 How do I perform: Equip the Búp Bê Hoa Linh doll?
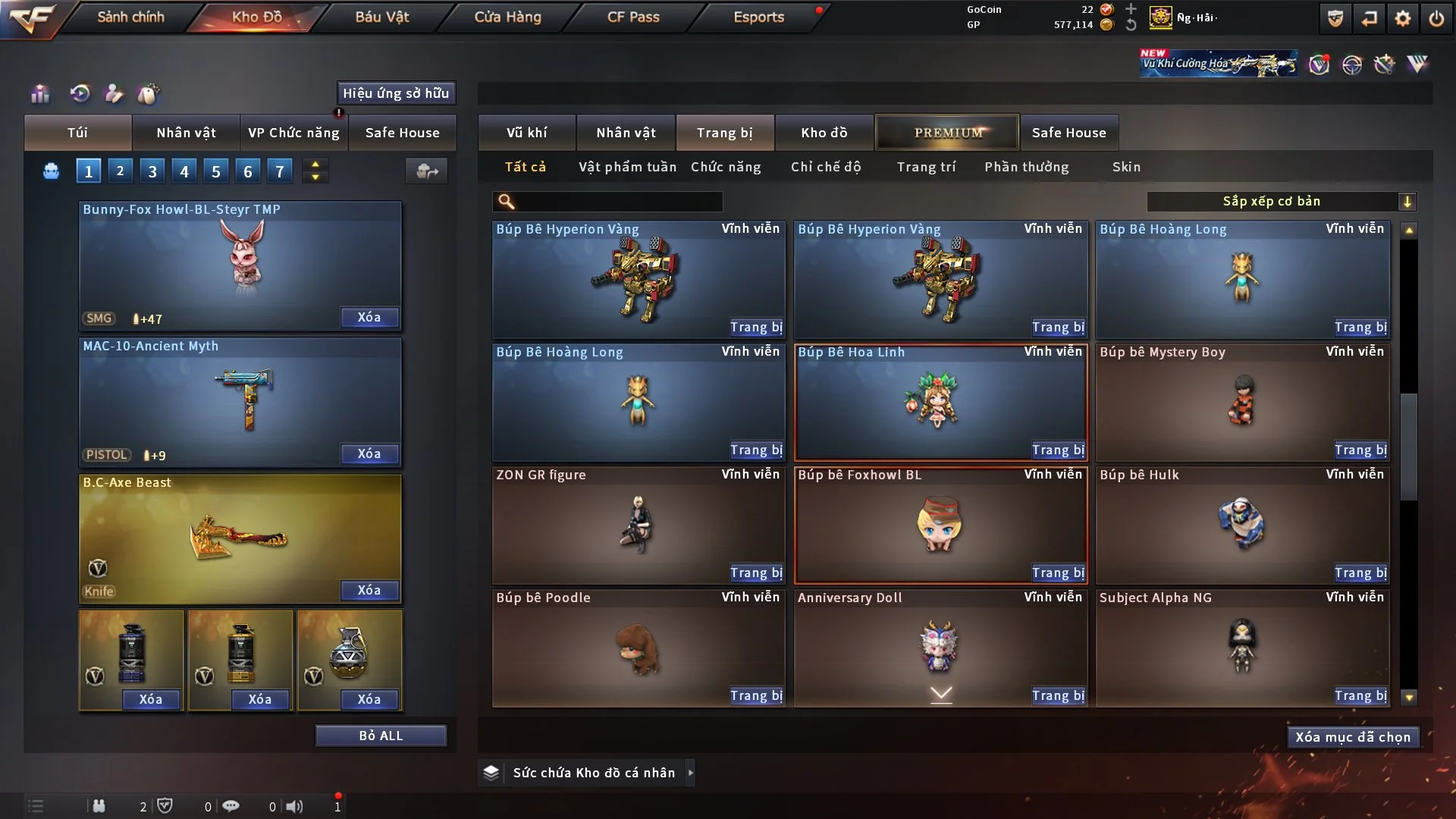point(1058,450)
